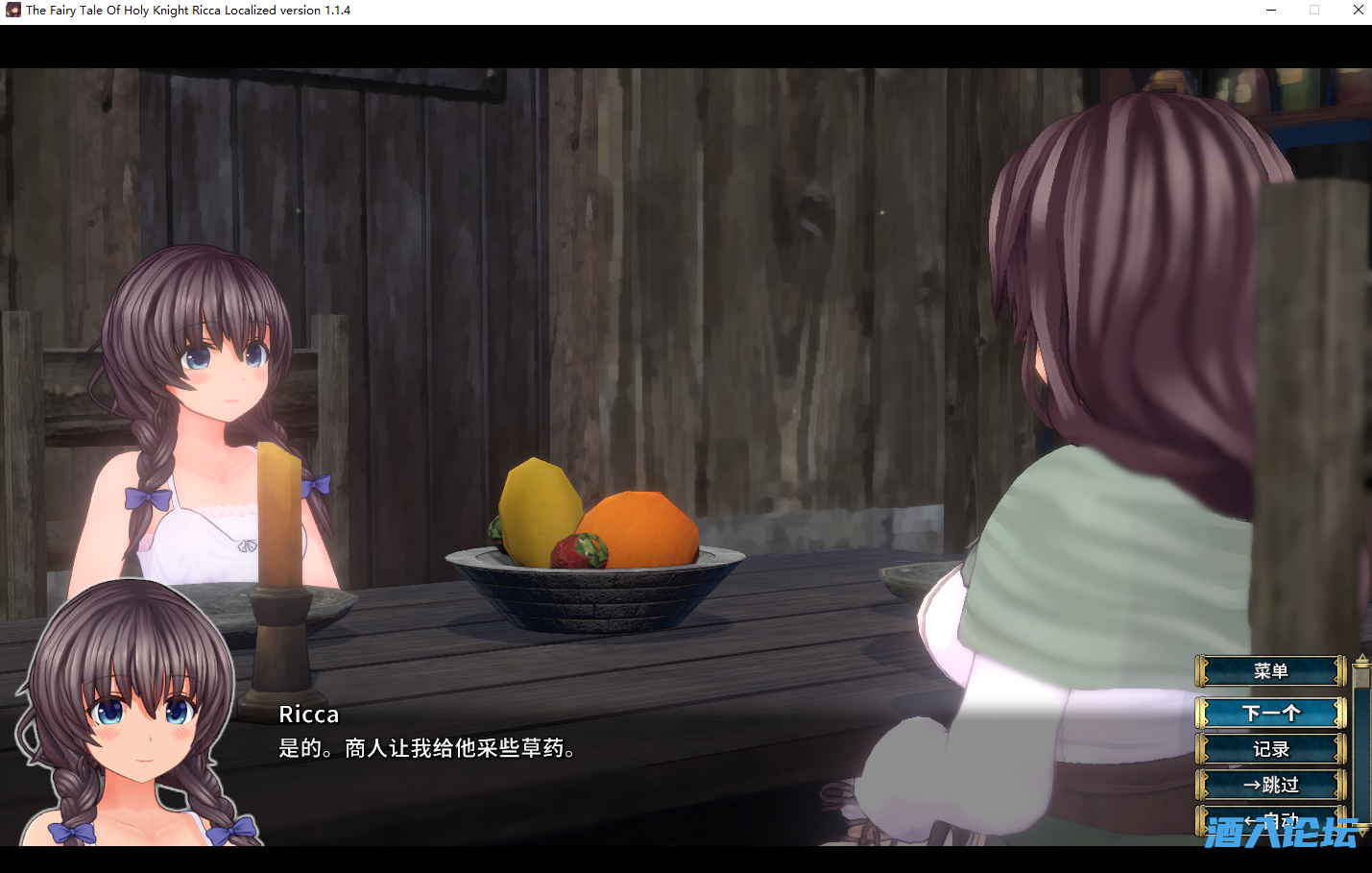Minimize the game window

1271,11
